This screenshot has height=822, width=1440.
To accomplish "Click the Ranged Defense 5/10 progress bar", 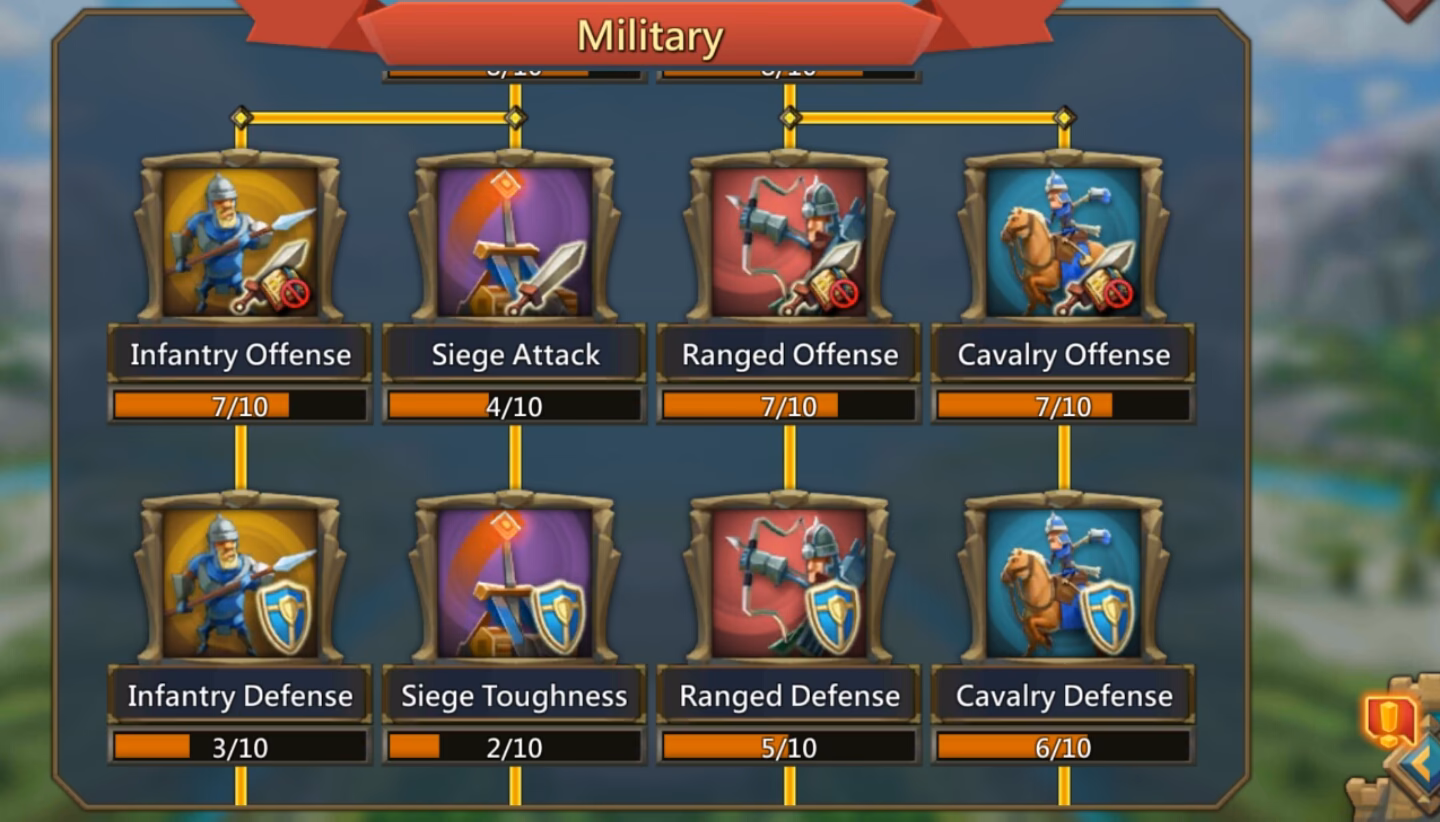I will click(787, 746).
